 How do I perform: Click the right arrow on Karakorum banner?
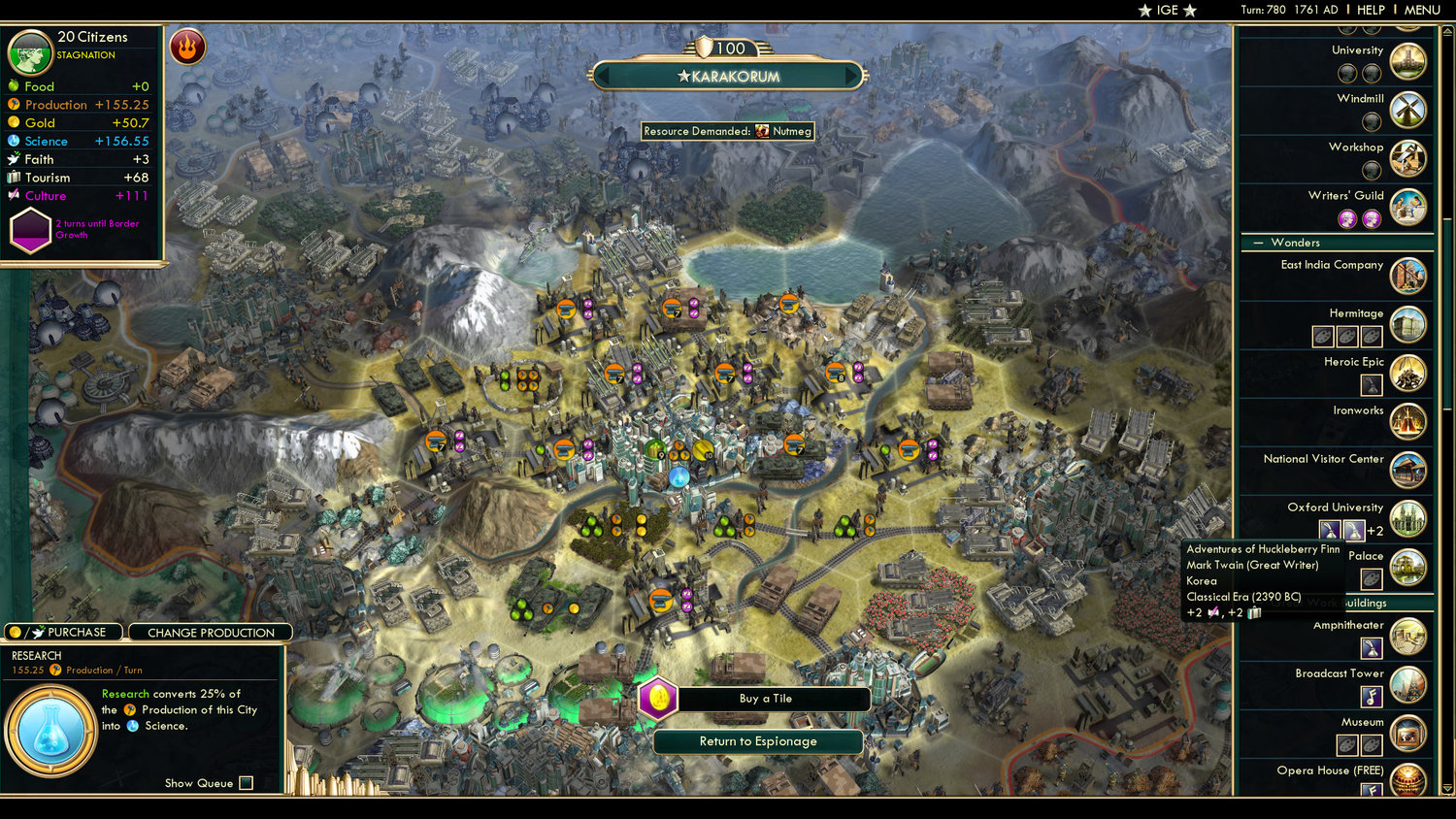pos(849,75)
